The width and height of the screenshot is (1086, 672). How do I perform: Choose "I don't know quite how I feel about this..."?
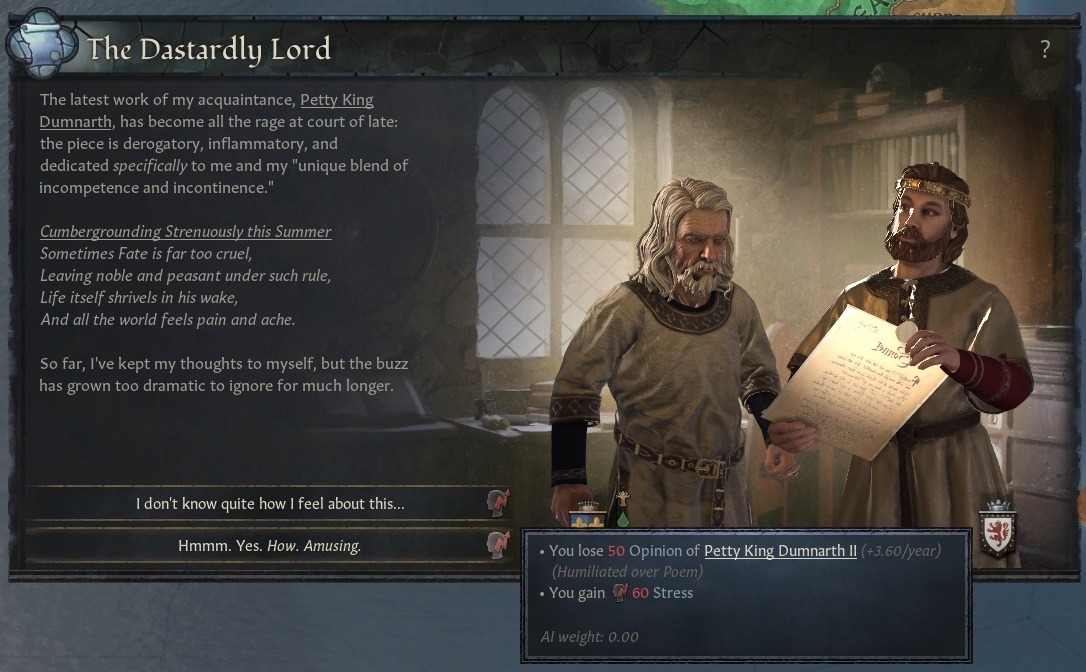coord(270,504)
